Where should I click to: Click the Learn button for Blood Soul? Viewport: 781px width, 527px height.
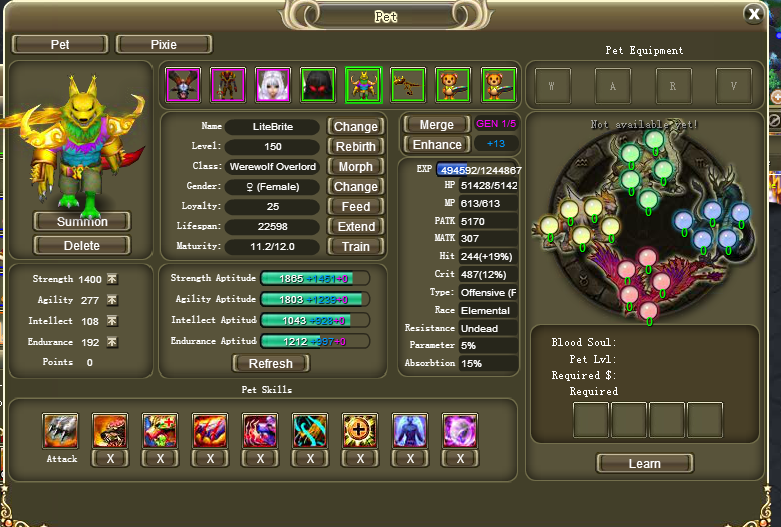644,464
